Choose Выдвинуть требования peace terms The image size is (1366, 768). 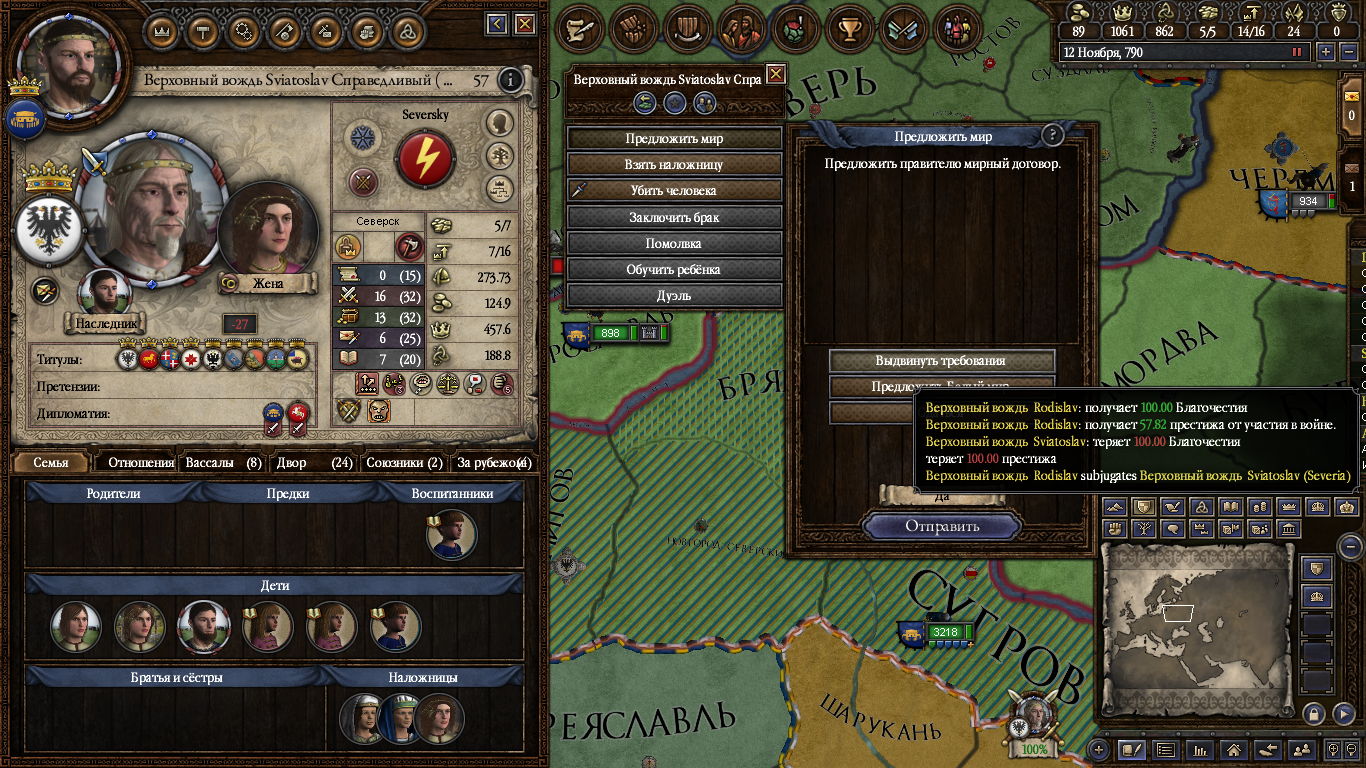[941, 361]
